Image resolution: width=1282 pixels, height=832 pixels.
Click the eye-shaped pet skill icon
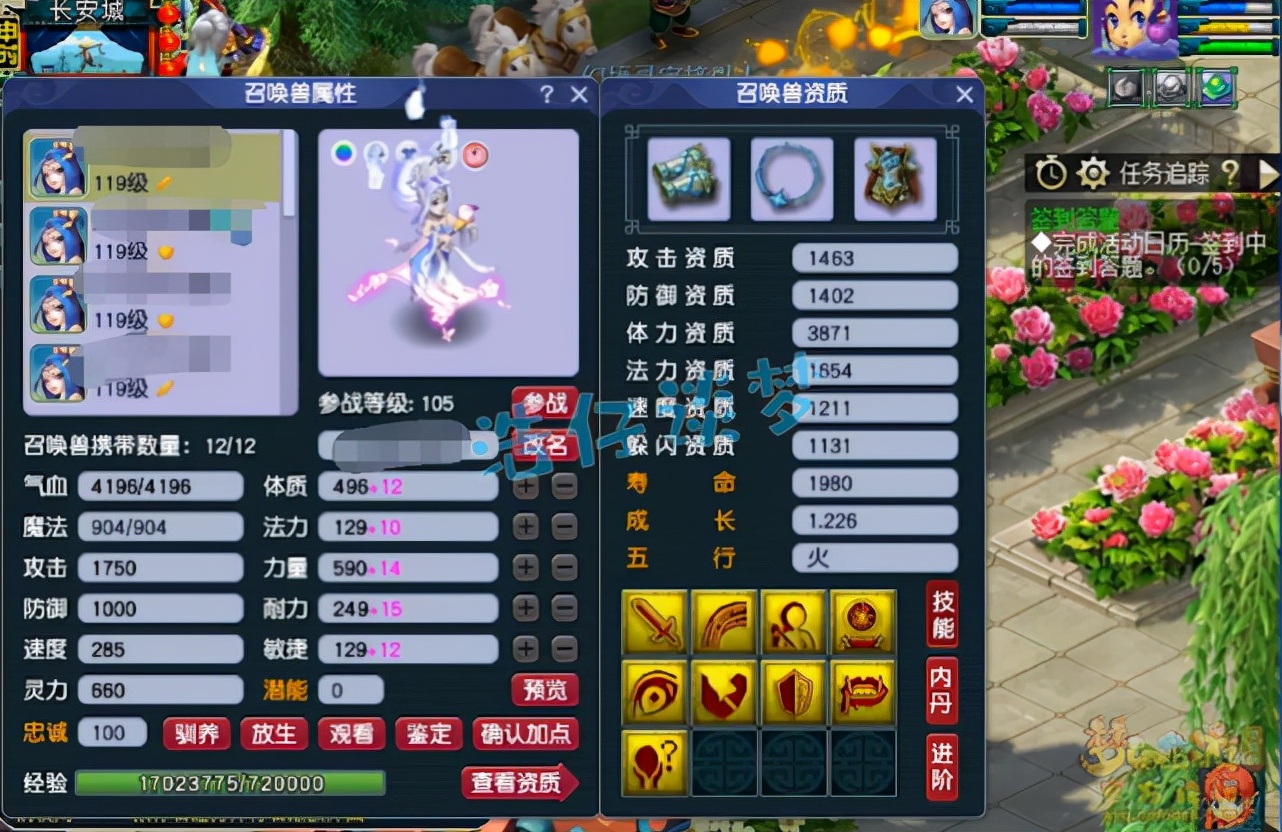(x=655, y=692)
